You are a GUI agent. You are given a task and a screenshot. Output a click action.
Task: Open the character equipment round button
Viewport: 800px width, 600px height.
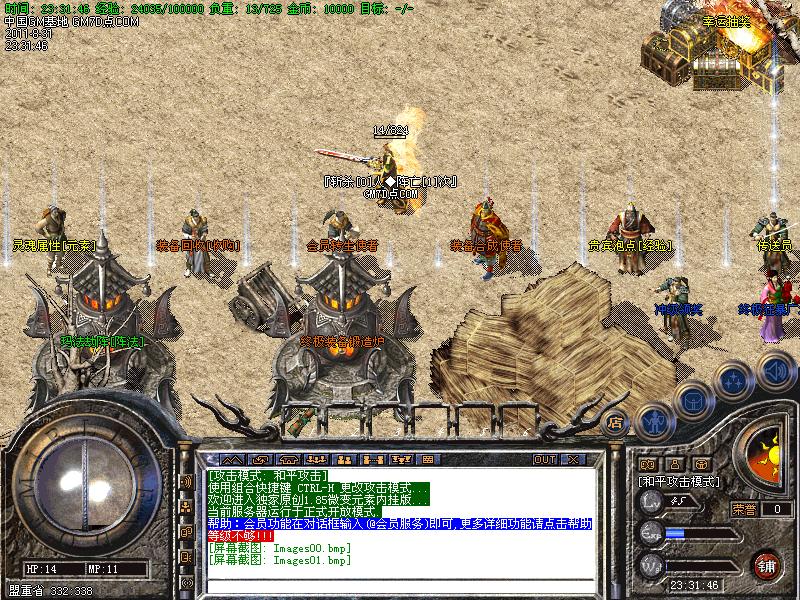click(x=654, y=423)
